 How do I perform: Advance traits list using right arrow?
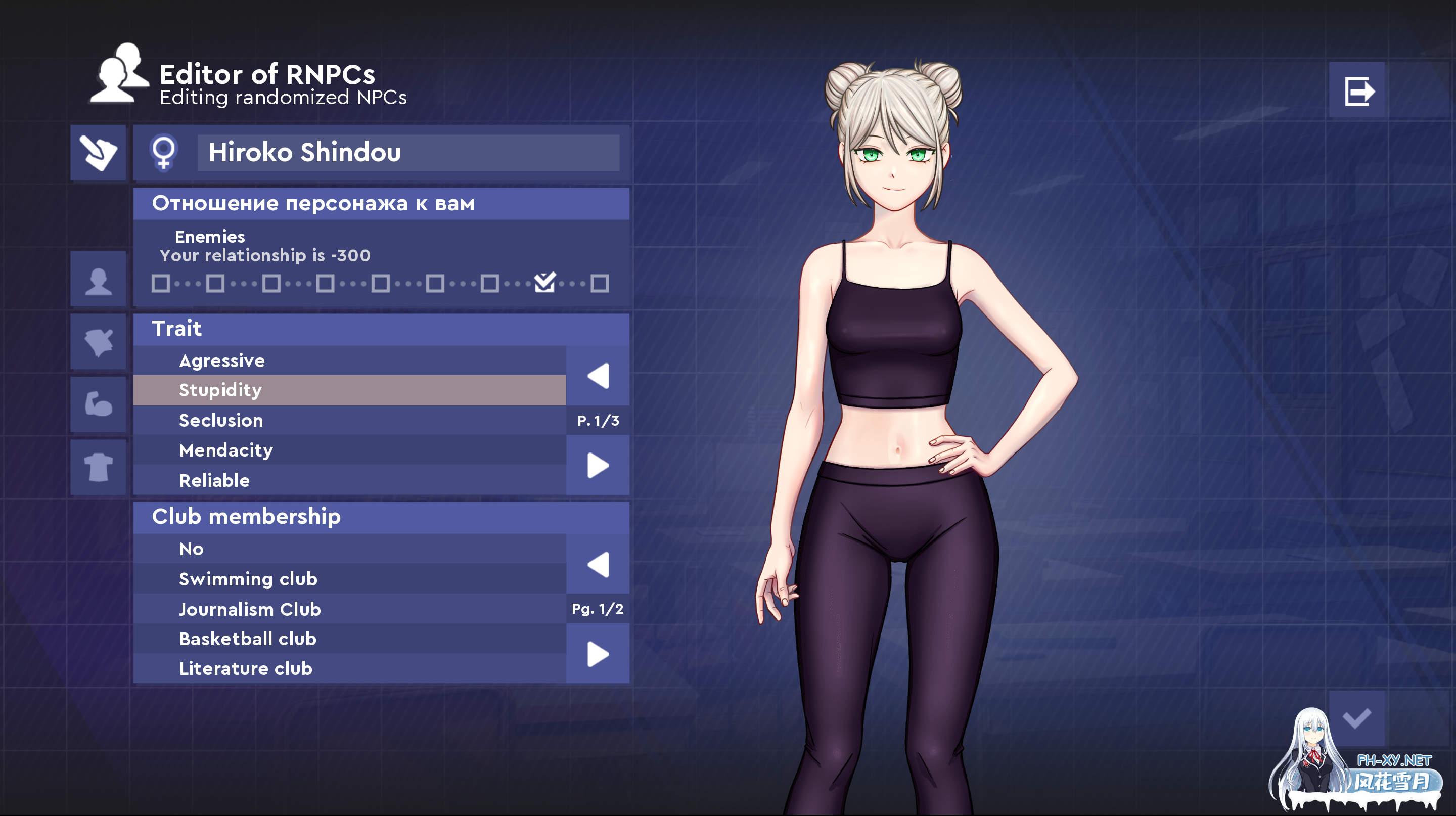click(x=597, y=465)
